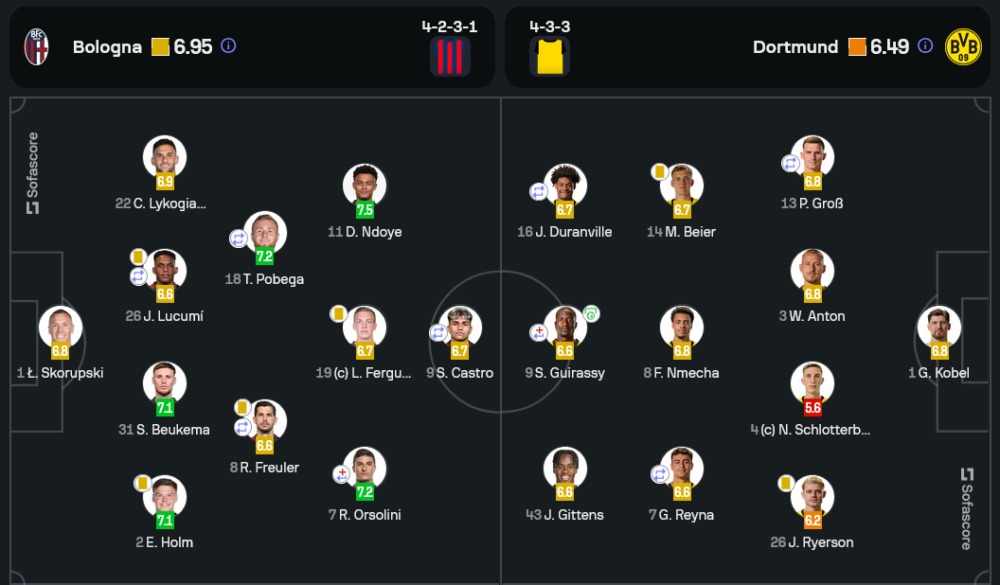
Task: Choose S. Castro's player avatar
Action: 460,328
